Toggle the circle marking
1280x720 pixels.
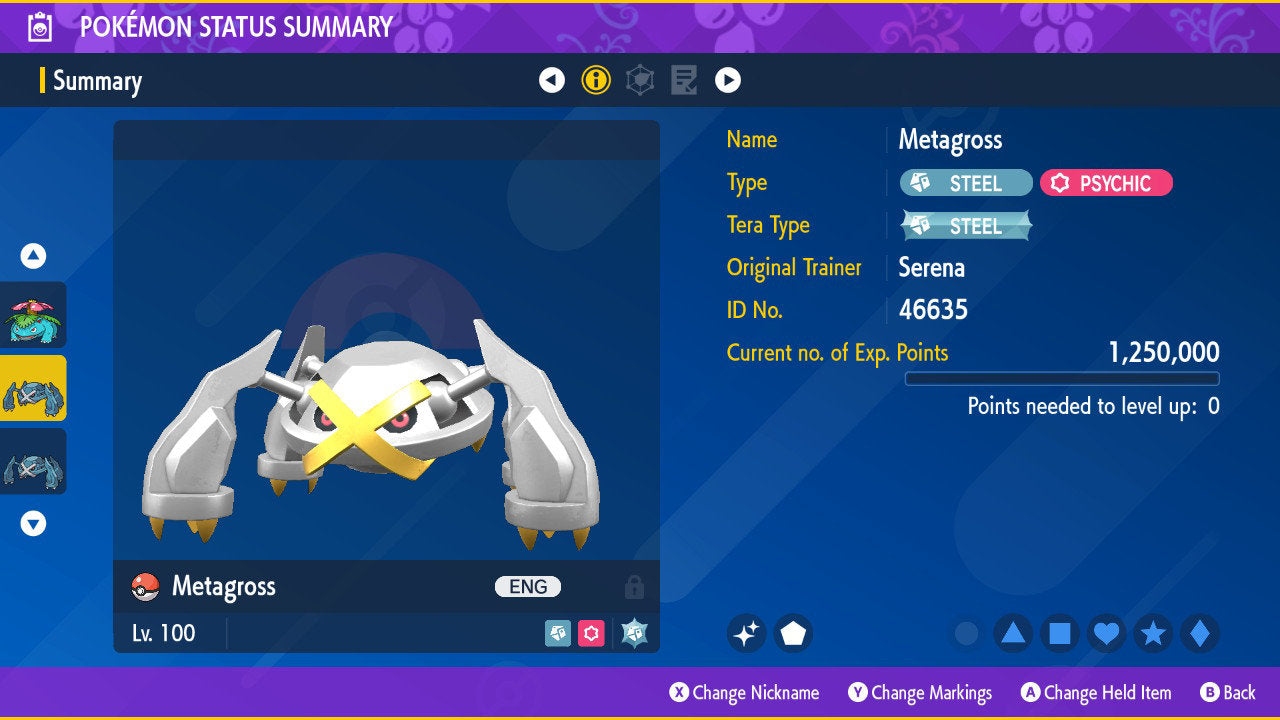click(x=966, y=633)
